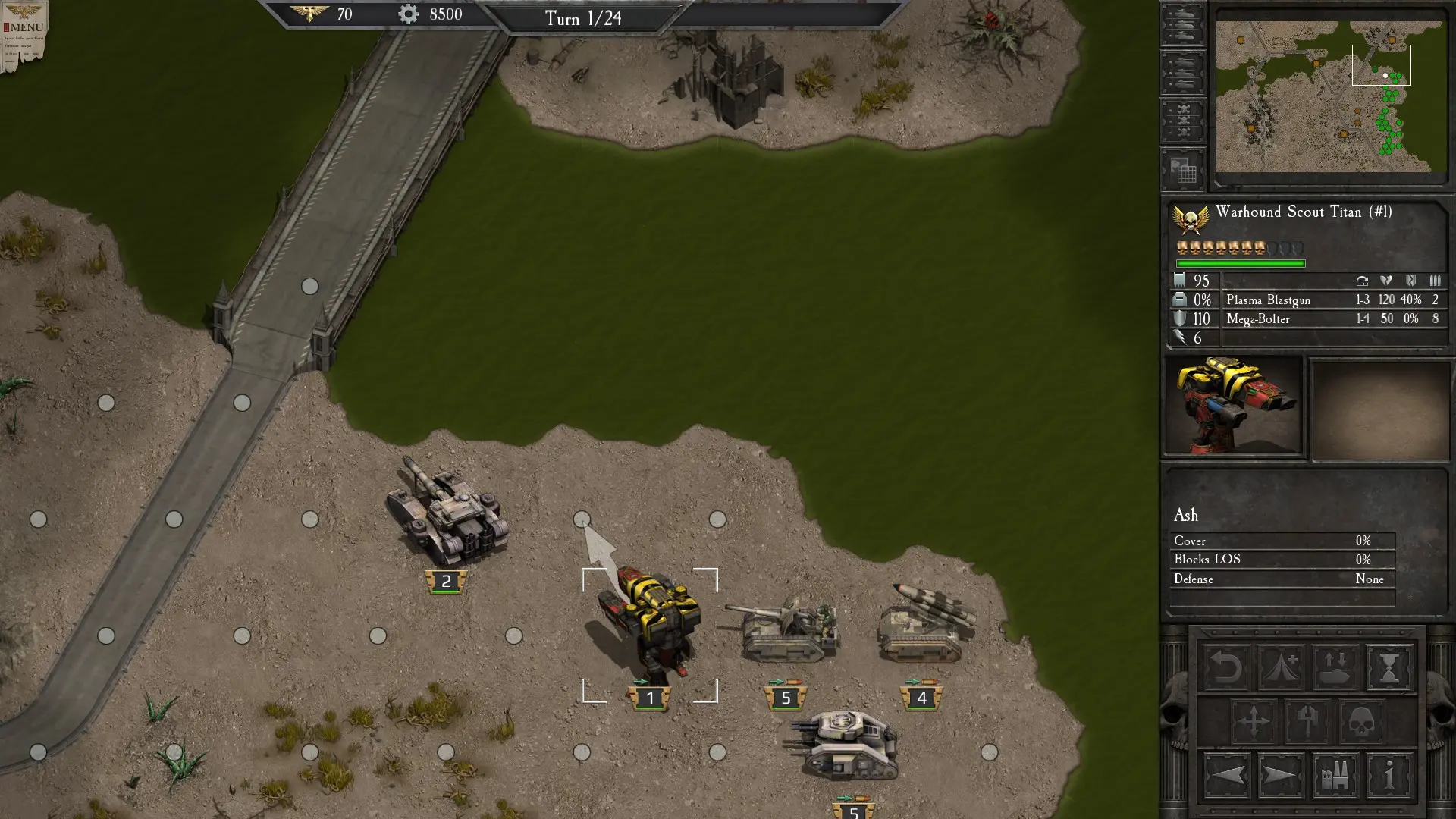Activate the tent reinforcement button
The image size is (1456, 819).
click(1281, 668)
